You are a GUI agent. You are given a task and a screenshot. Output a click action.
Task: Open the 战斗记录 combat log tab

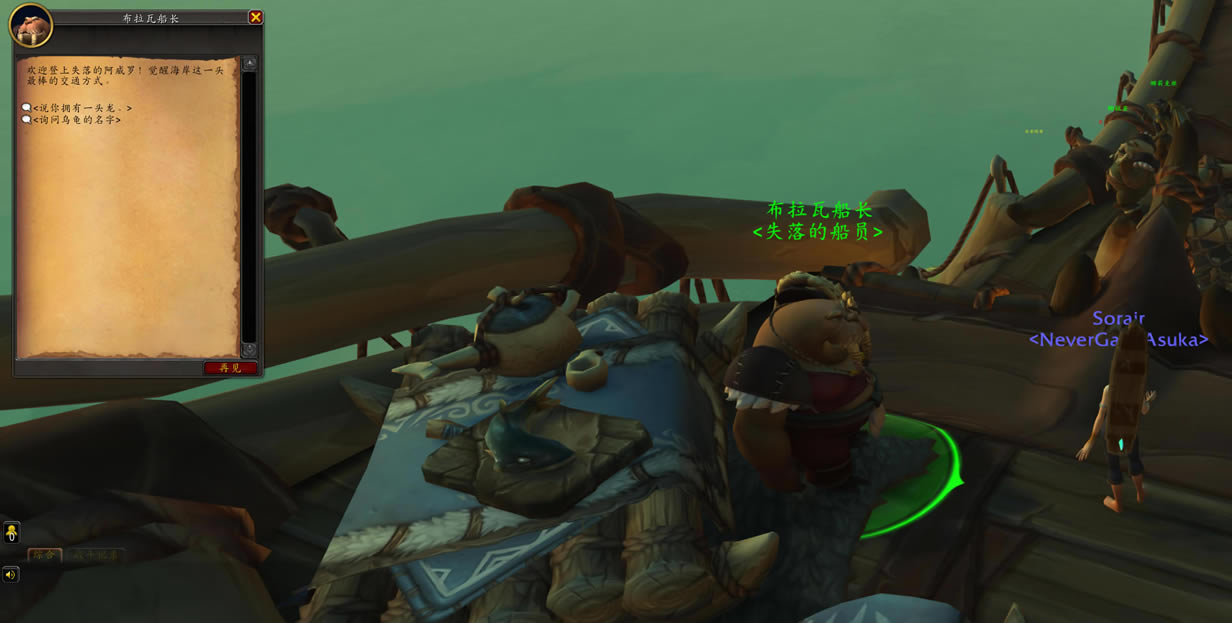coord(95,555)
